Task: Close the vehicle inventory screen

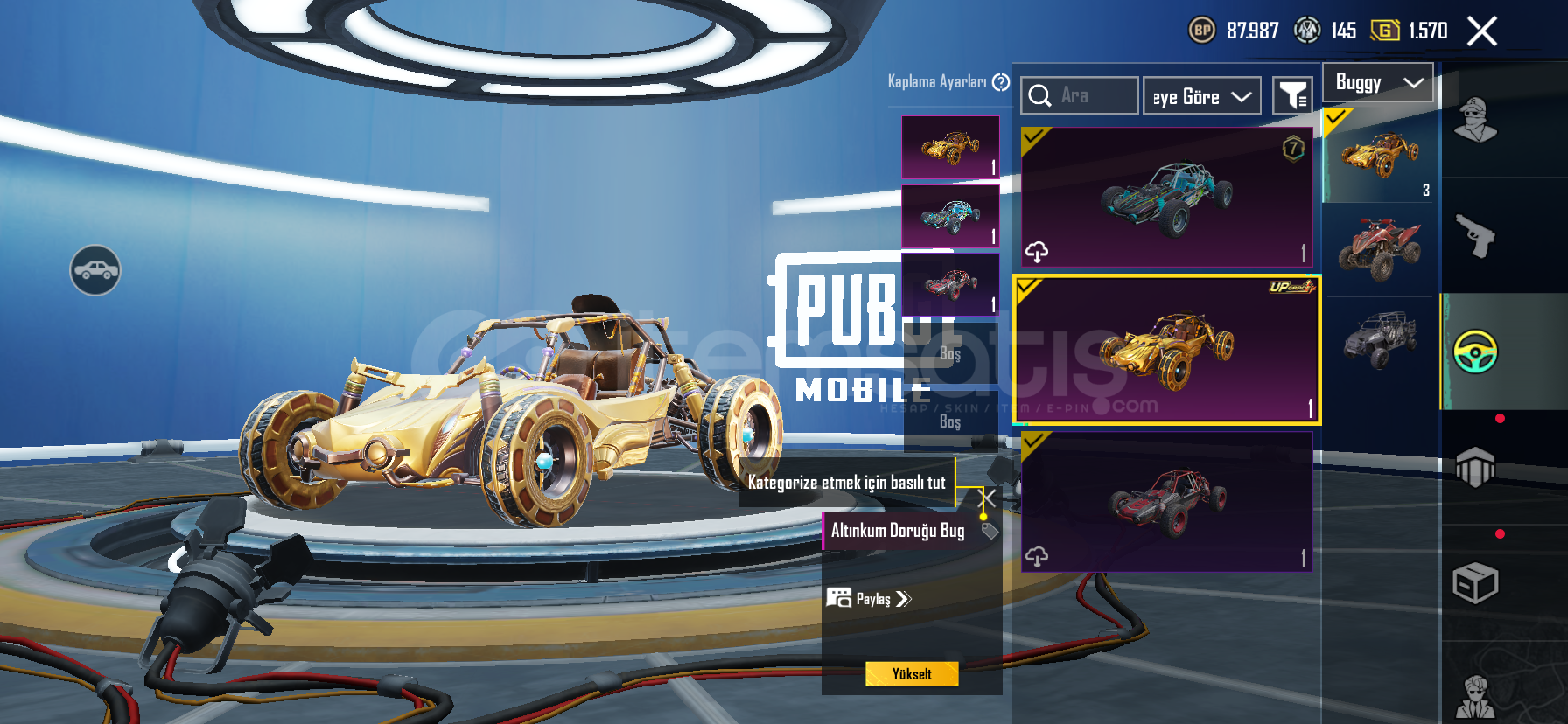Action: [x=1481, y=31]
